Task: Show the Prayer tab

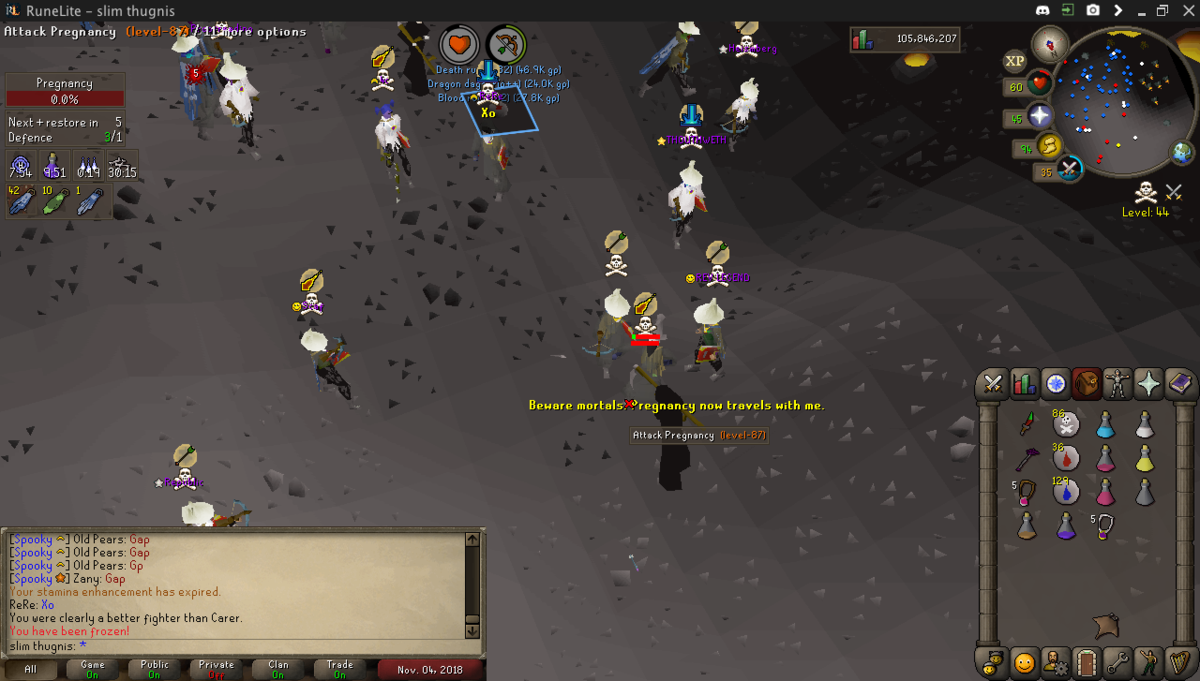Action: pyautogui.click(x=1148, y=384)
